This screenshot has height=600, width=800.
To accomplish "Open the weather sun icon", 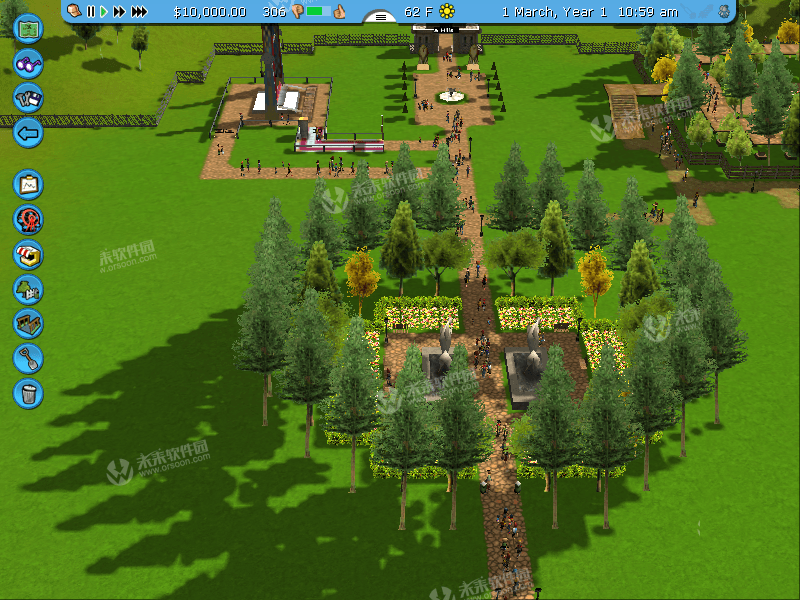I will click(447, 12).
